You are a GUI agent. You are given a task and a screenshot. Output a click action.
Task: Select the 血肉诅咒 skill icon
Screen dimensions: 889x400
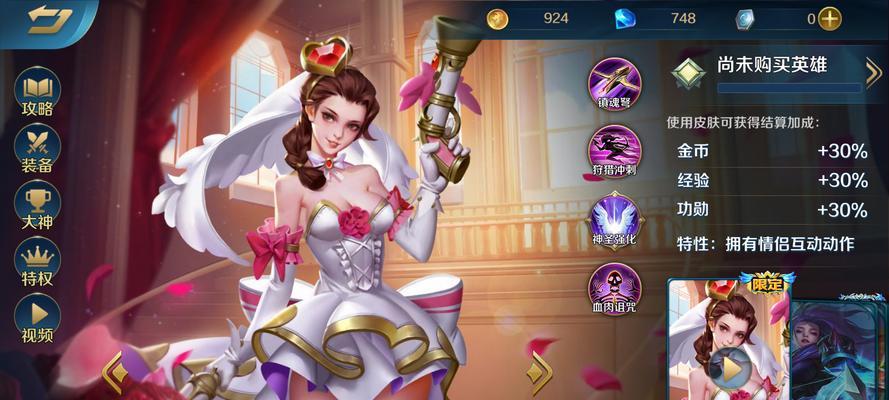click(613, 287)
